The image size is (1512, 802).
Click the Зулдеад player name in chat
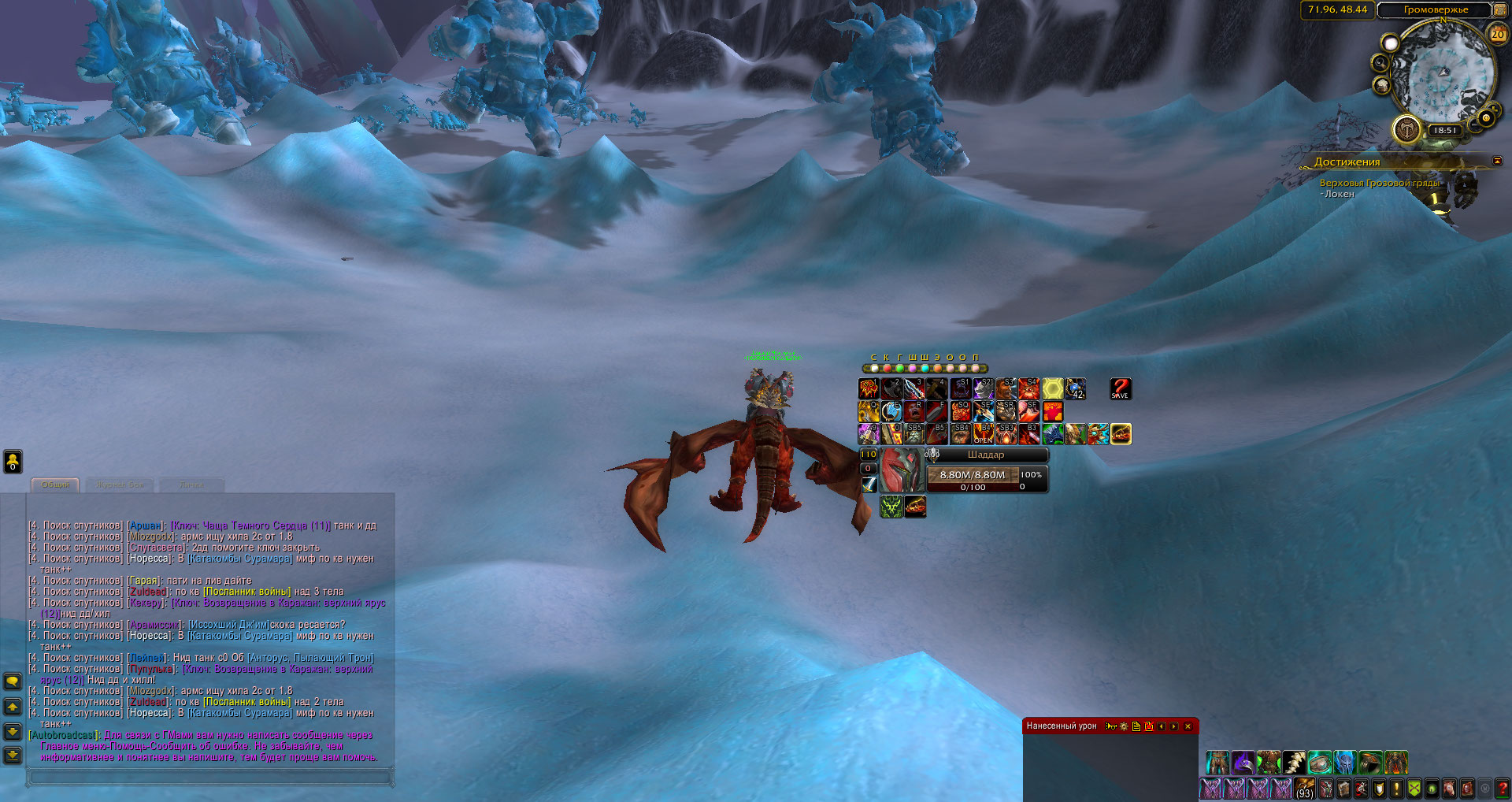coord(148,592)
